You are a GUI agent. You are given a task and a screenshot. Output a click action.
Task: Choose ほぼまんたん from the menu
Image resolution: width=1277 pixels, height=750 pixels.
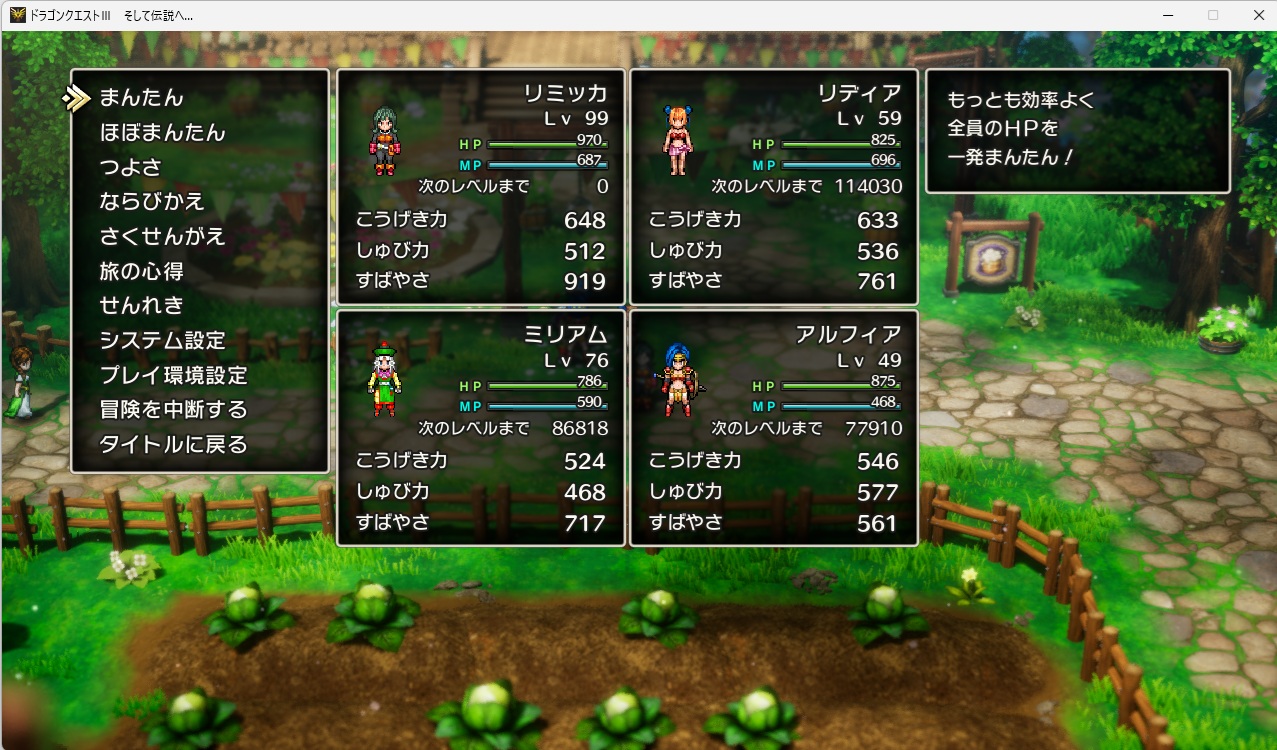tap(163, 133)
